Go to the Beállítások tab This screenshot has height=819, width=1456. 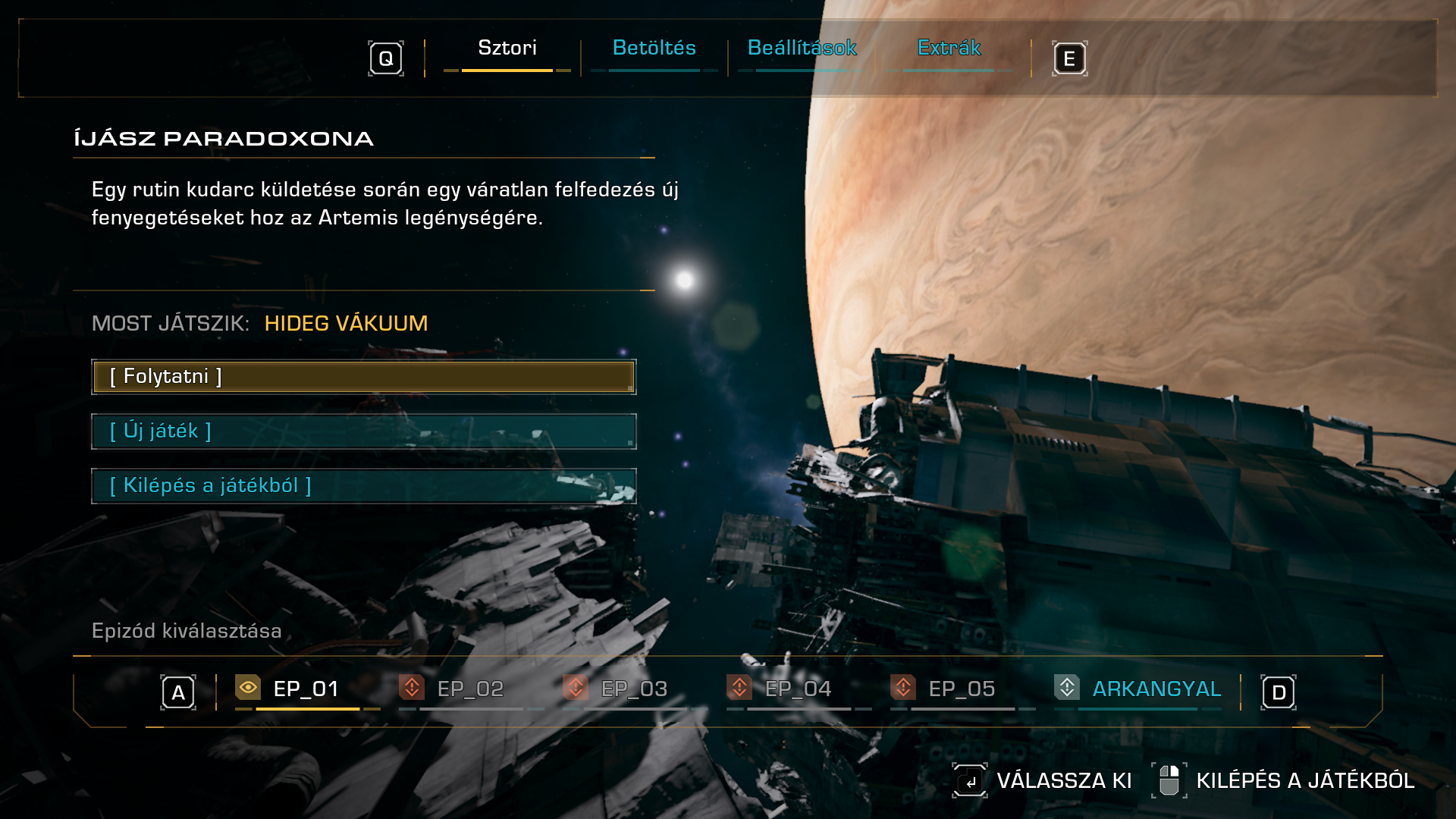click(x=802, y=49)
